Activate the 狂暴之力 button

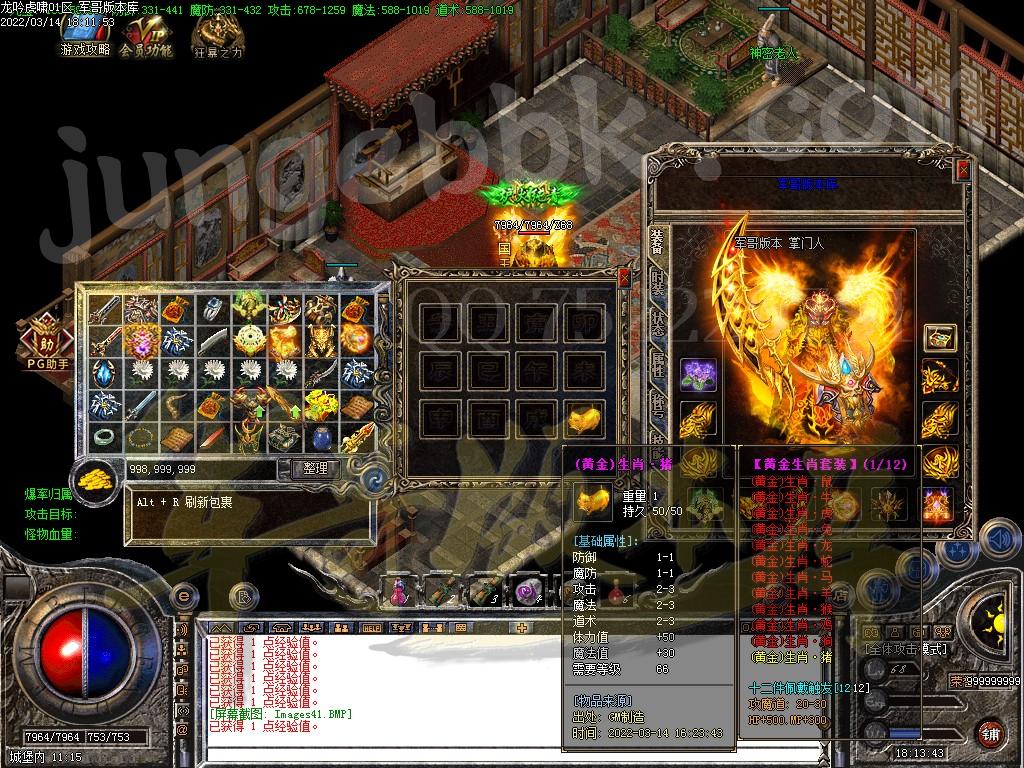point(217,40)
